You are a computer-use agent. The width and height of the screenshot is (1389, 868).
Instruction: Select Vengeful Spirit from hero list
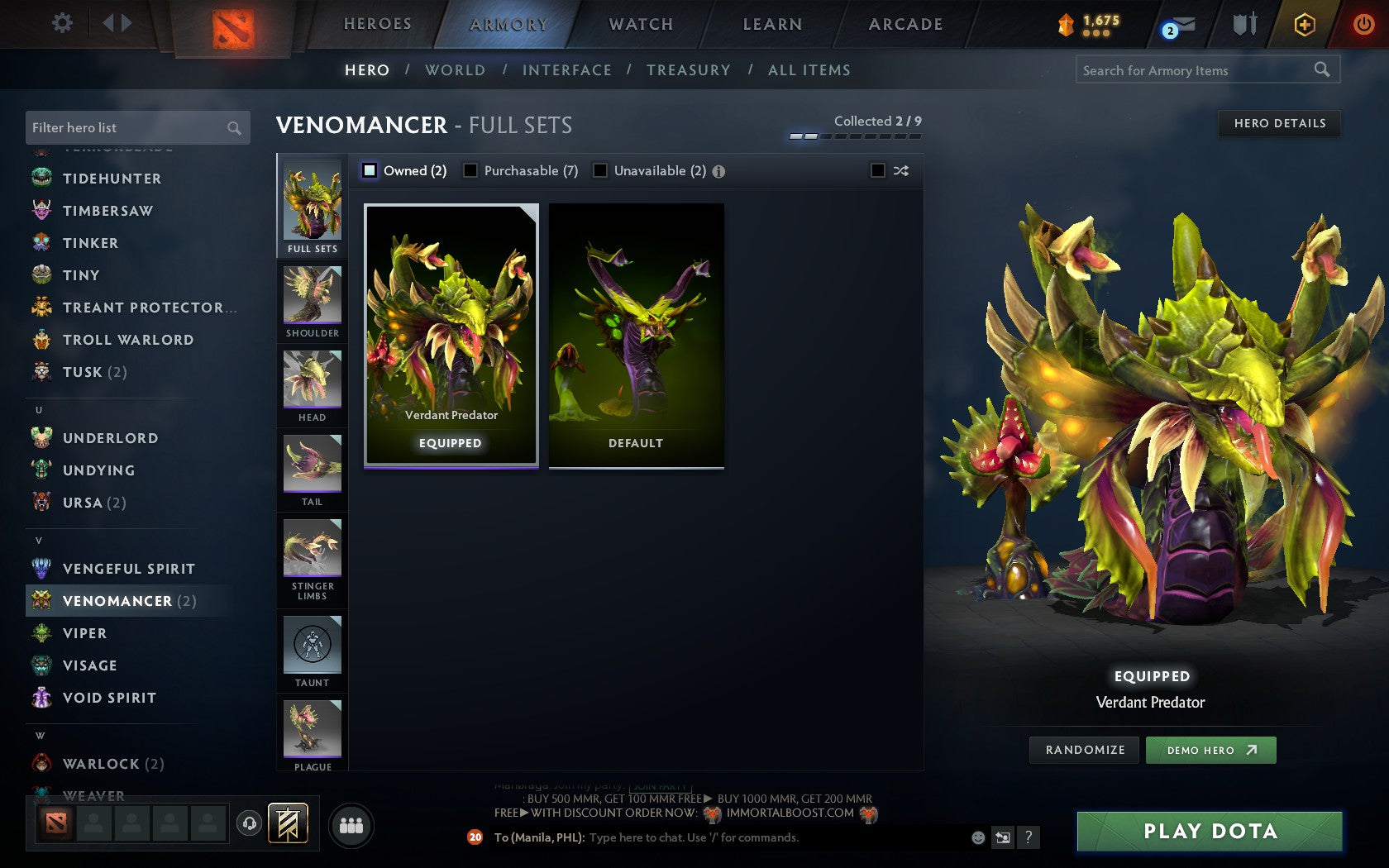129,569
